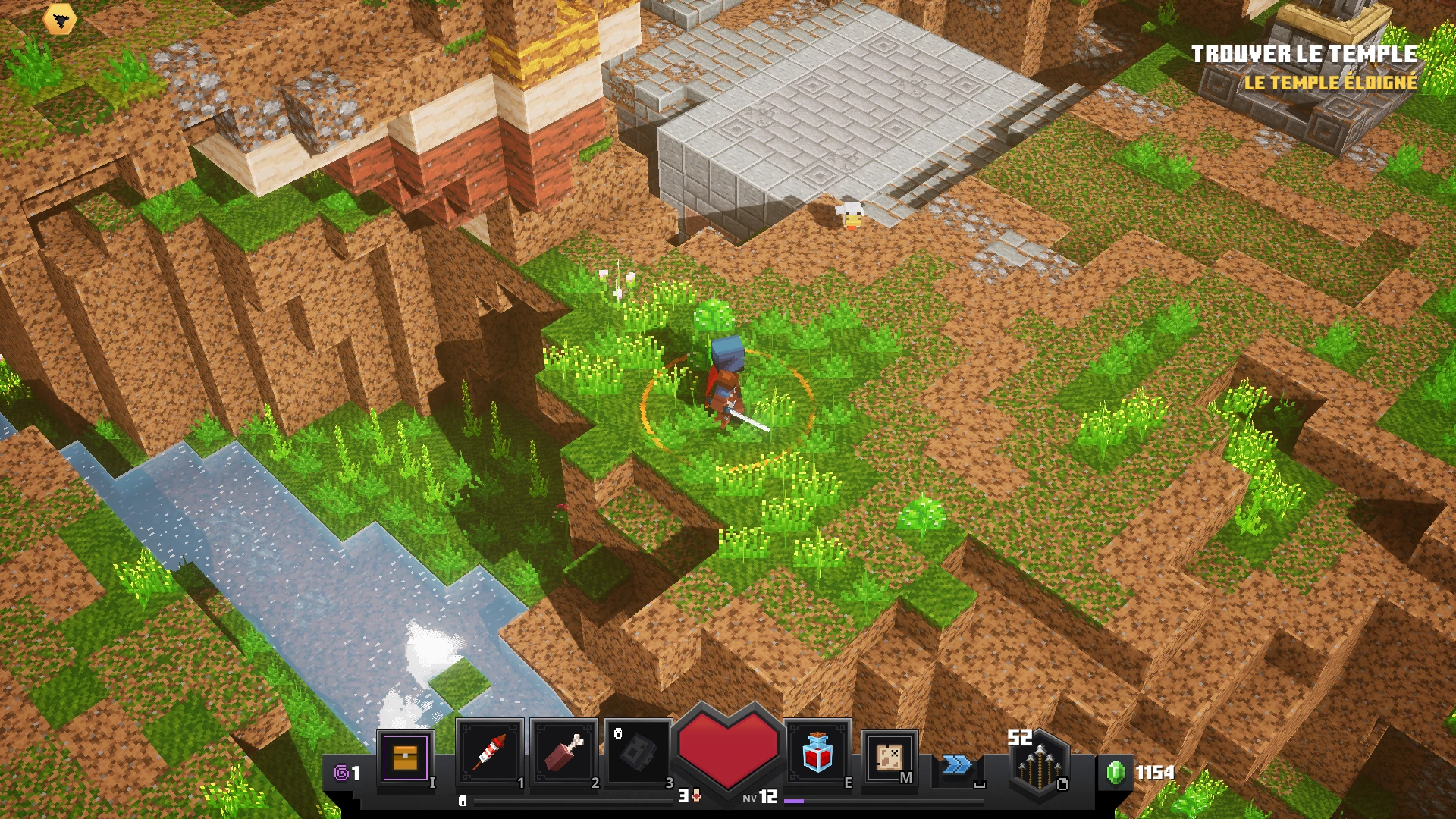
Task: Open the map icon bound to M
Action: coord(889,758)
